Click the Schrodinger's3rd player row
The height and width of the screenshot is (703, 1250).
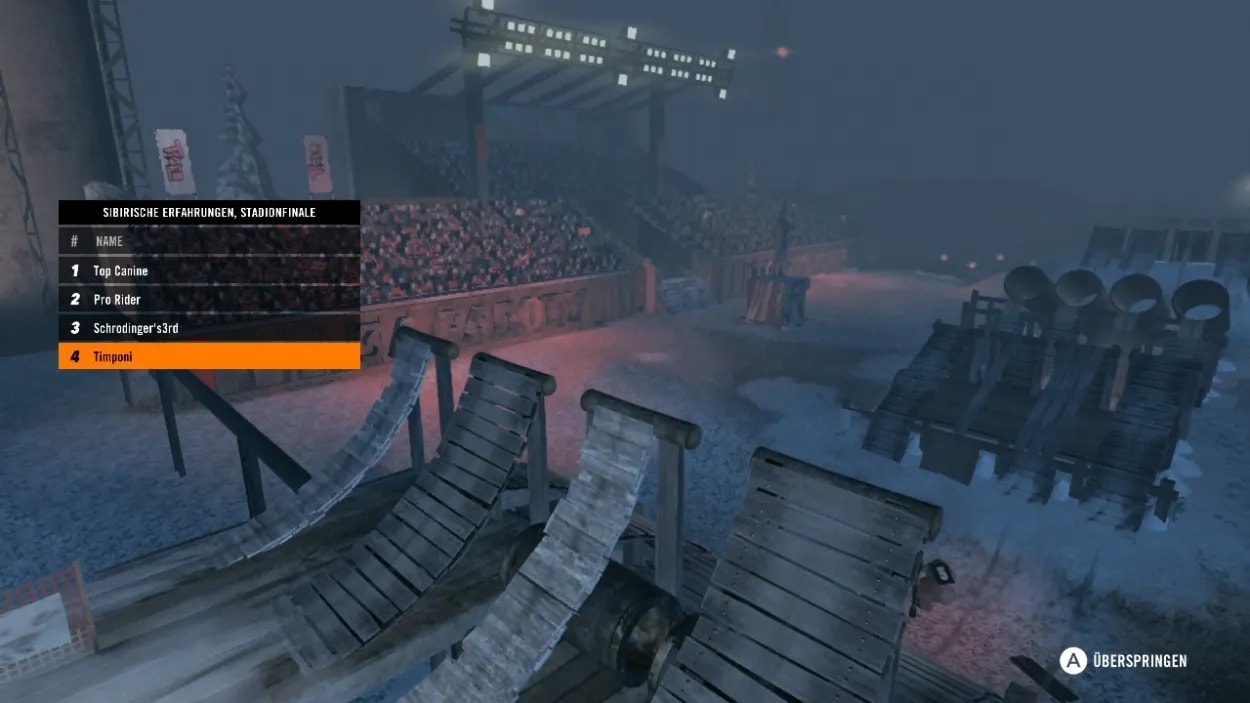(209, 328)
